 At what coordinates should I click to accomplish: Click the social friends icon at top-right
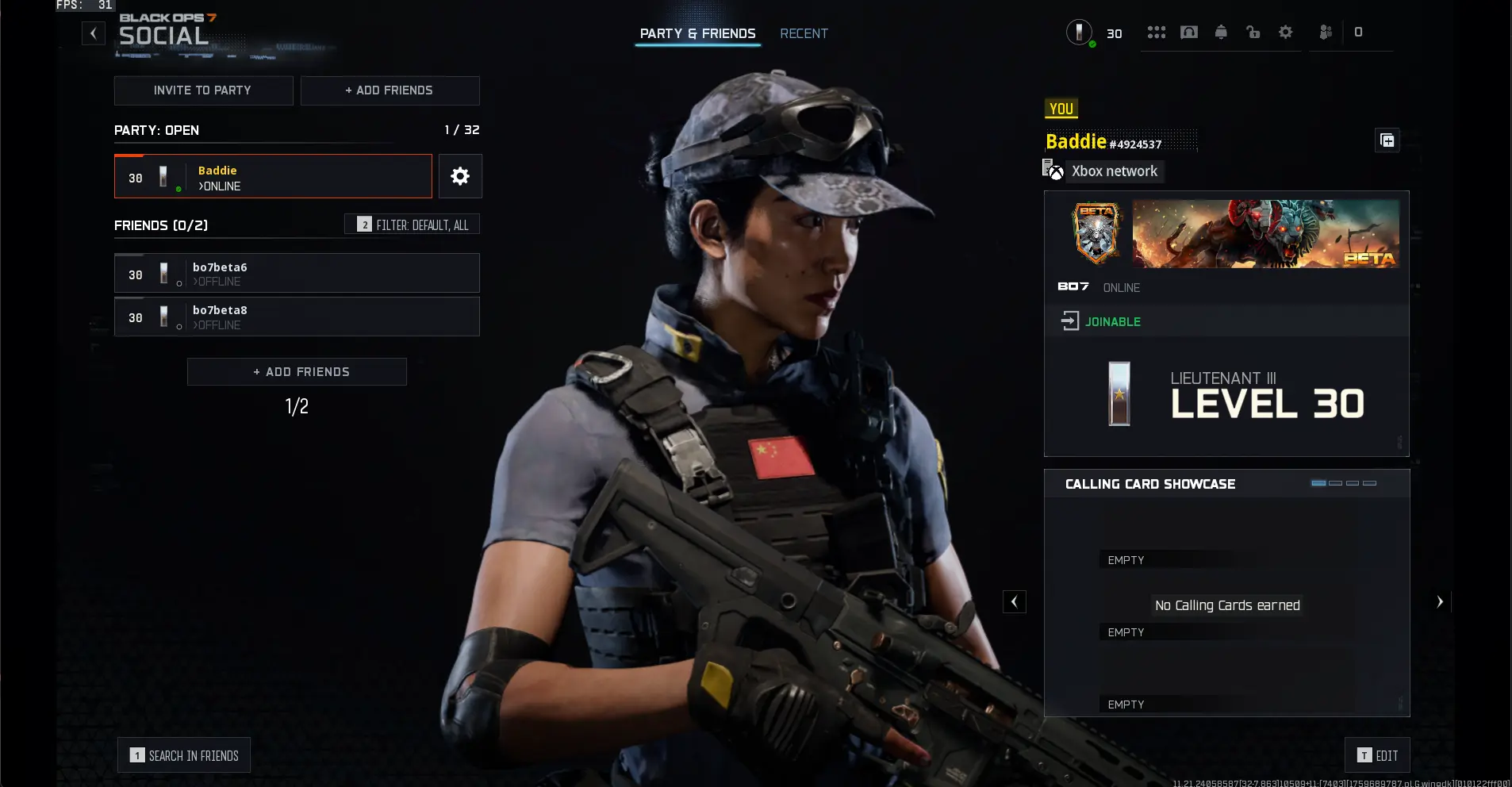pyautogui.click(x=1325, y=33)
